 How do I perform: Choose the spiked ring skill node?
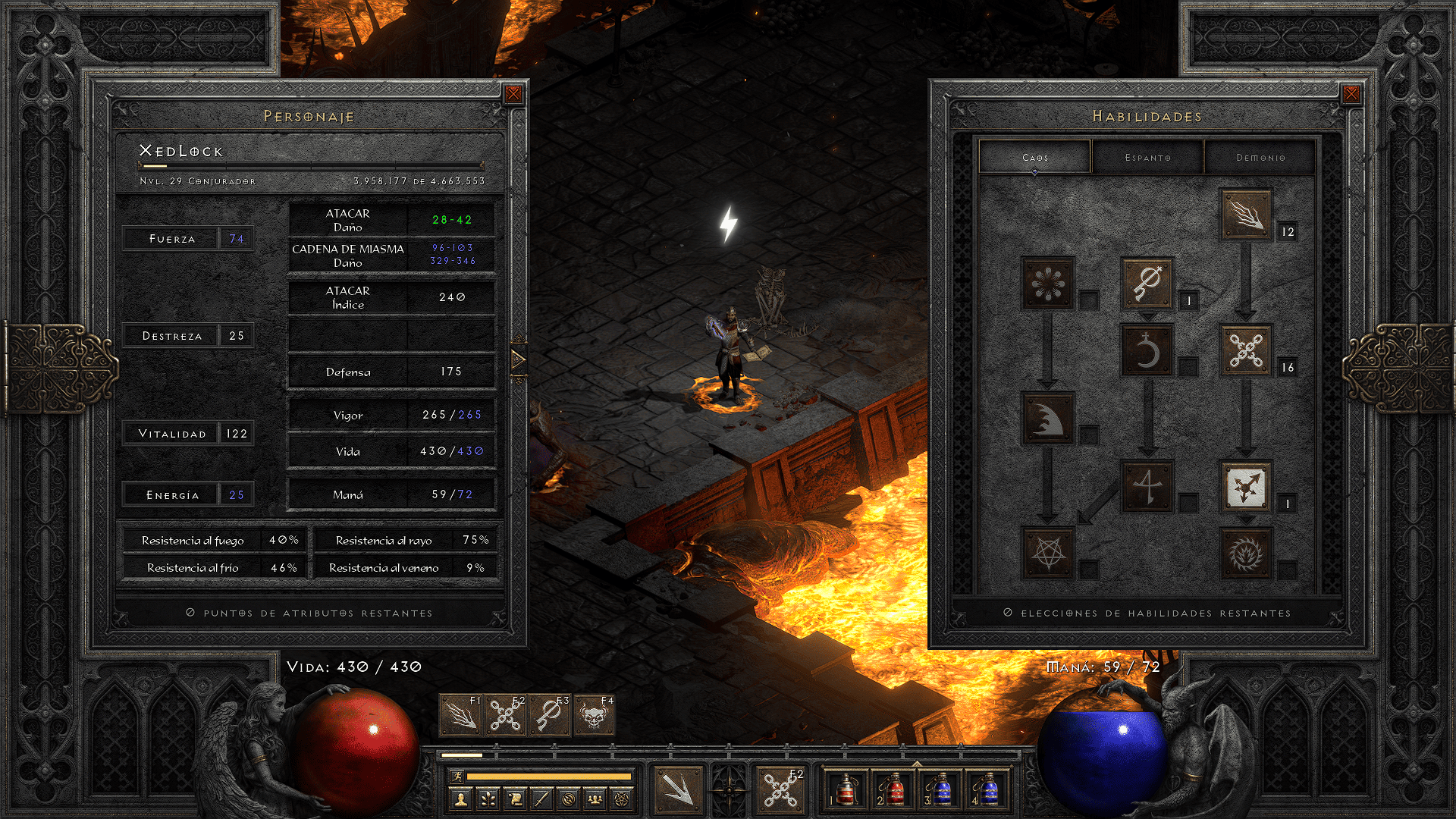(1246, 553)
